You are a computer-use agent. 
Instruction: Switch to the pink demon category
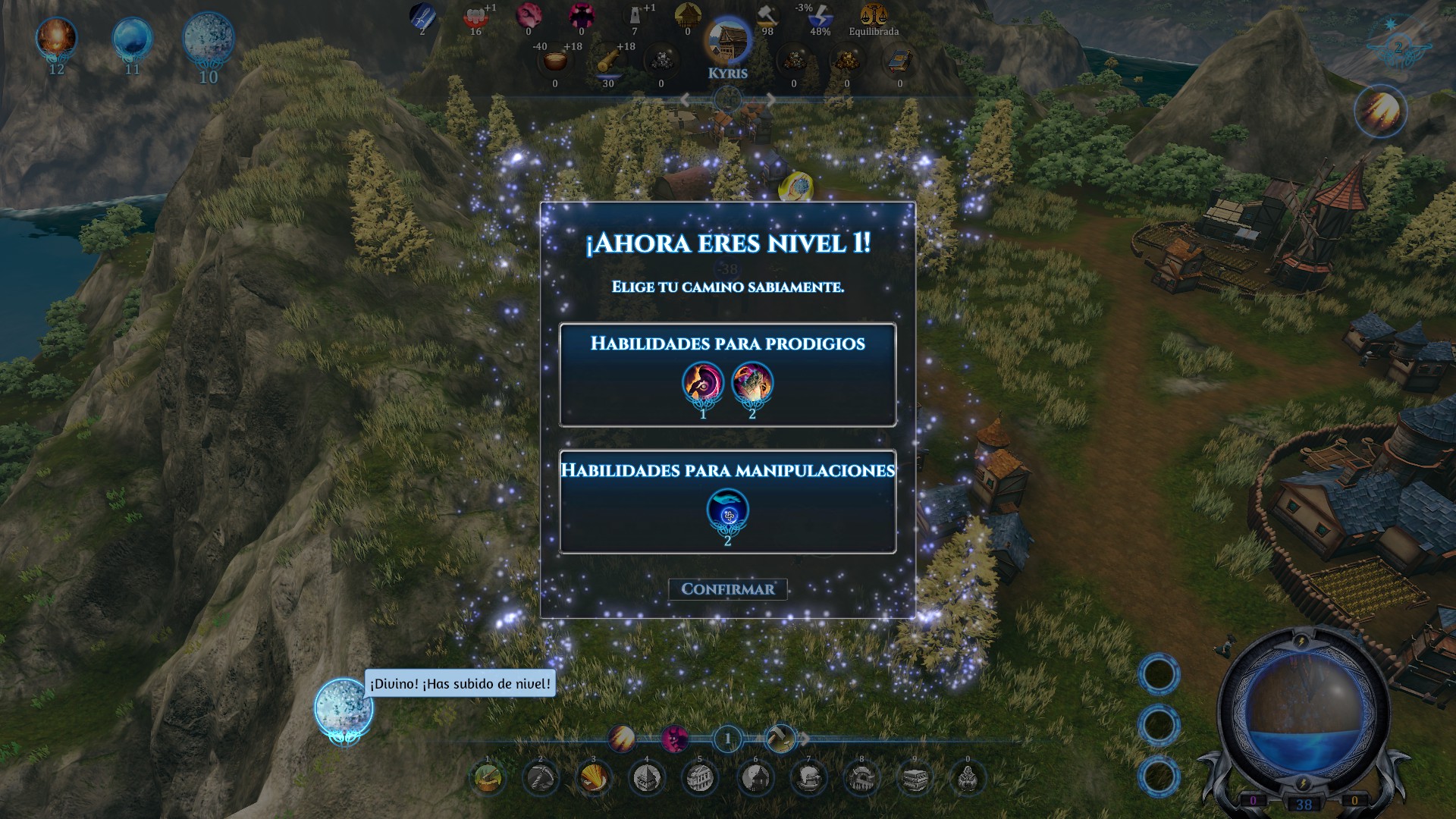coord(673,738)
